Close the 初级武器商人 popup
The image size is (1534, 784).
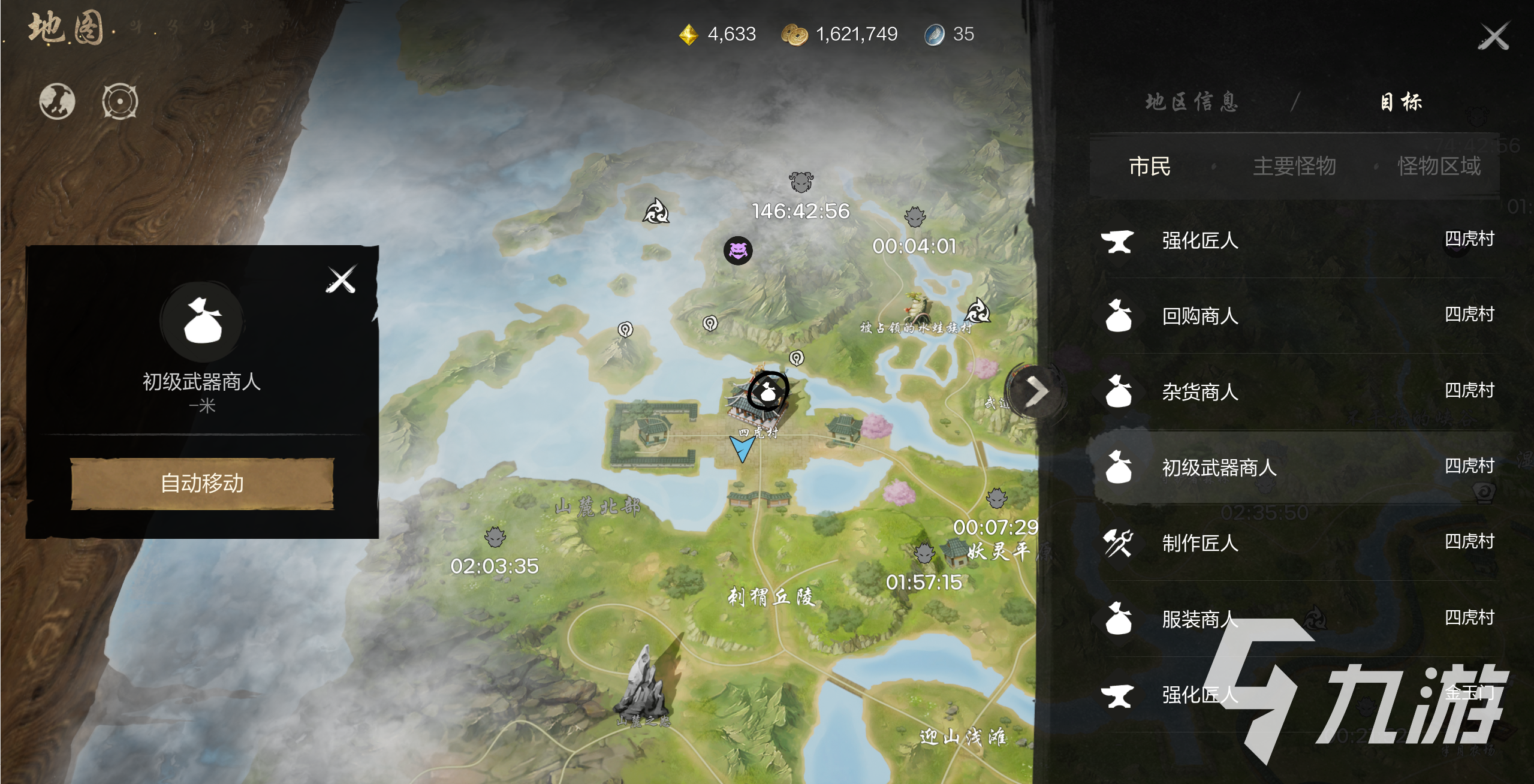pos(341,279)
